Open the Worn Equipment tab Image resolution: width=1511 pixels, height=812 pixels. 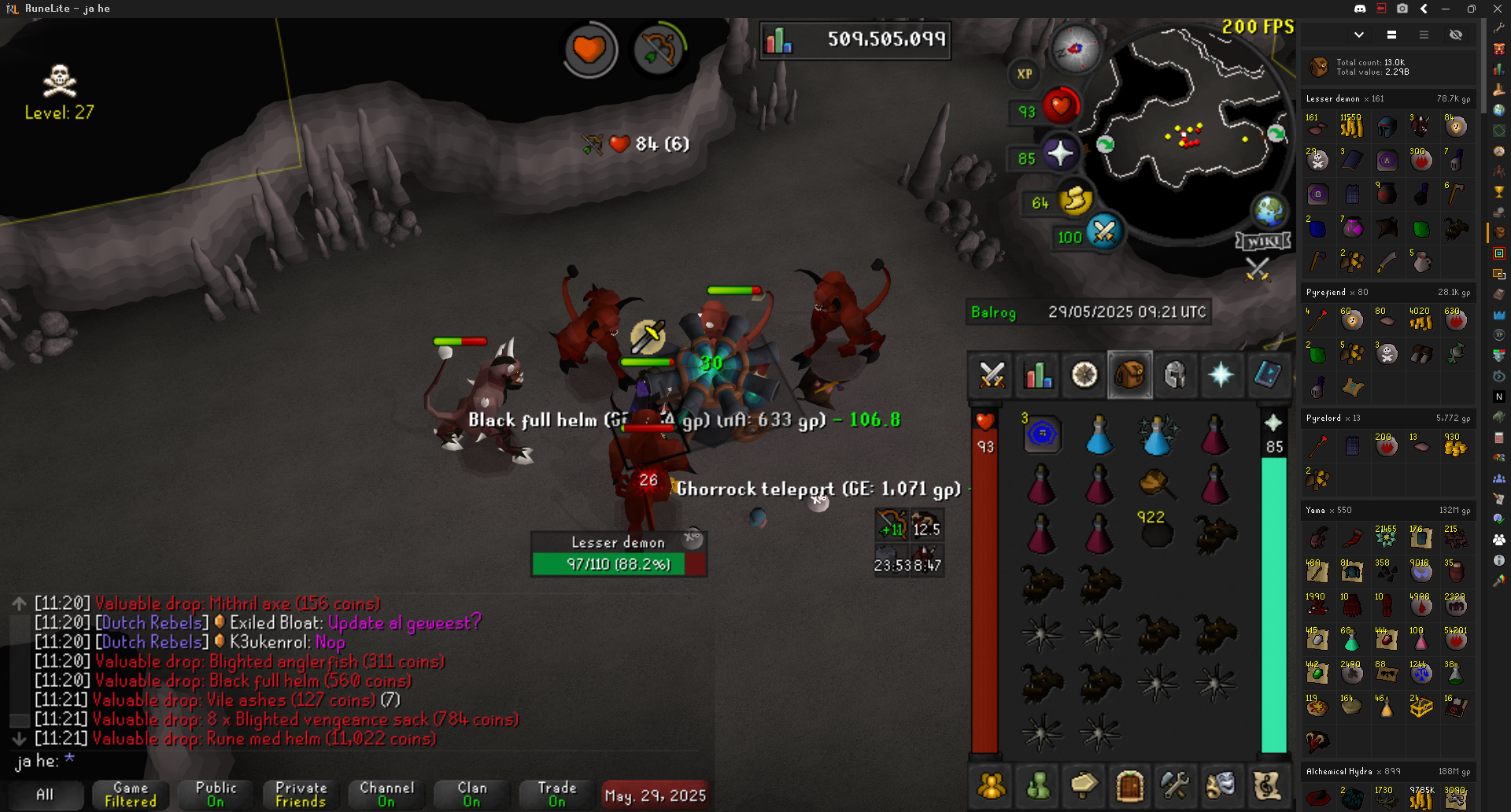click(1175, 375)
